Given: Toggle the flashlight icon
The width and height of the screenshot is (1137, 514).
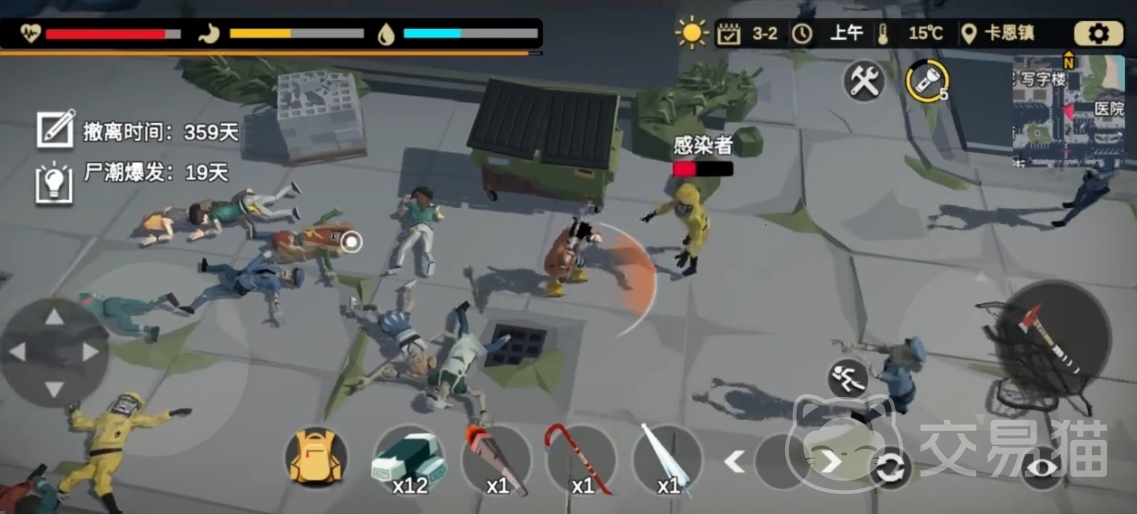Looking at the screenshot, I should coord(926,80).
